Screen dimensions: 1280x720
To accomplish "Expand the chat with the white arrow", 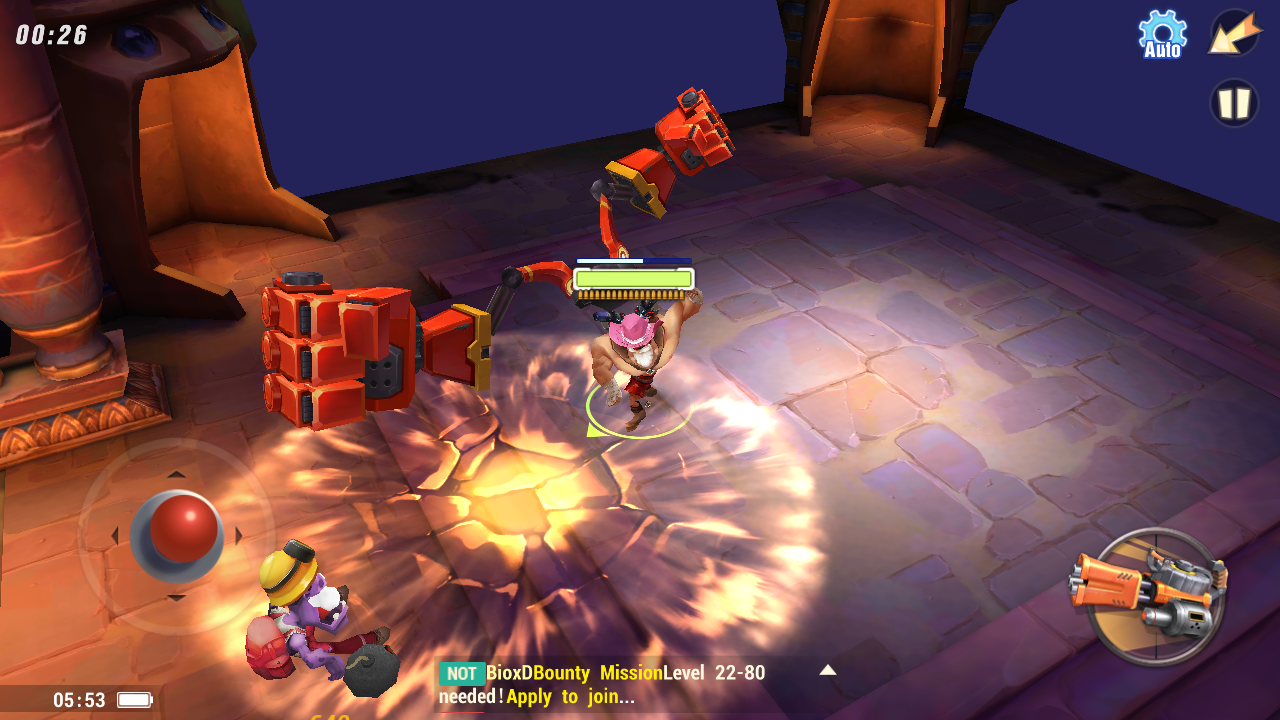I will point(828,670).
